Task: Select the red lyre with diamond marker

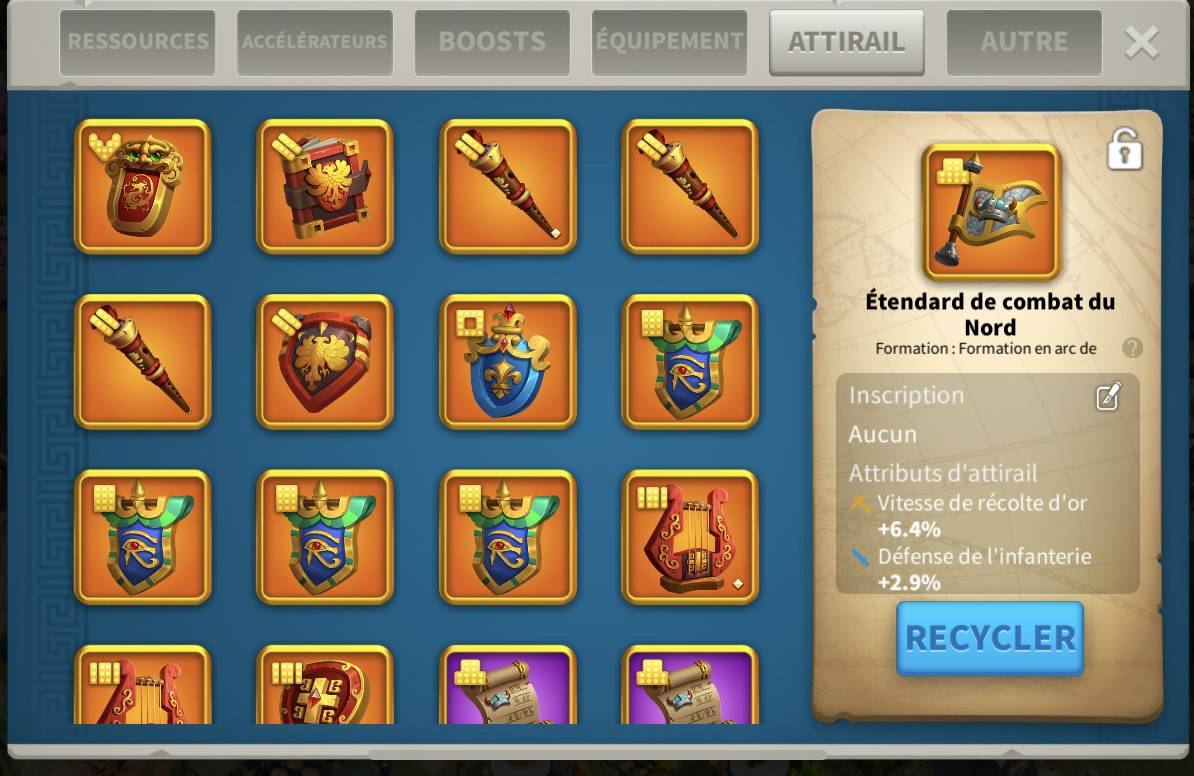Action: coord(690,538)
